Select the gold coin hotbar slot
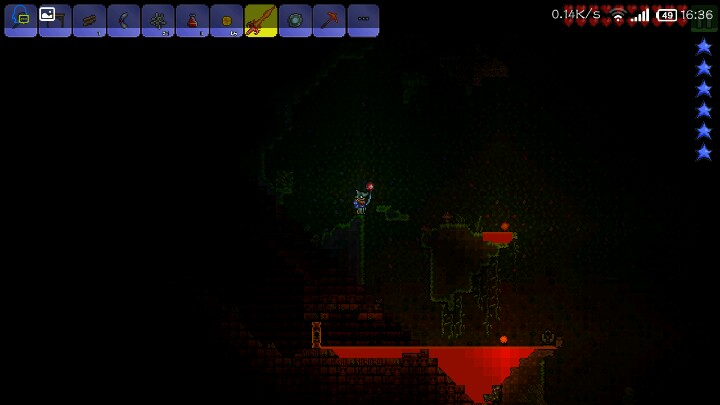The image size is (720, 405). point(226,20)
